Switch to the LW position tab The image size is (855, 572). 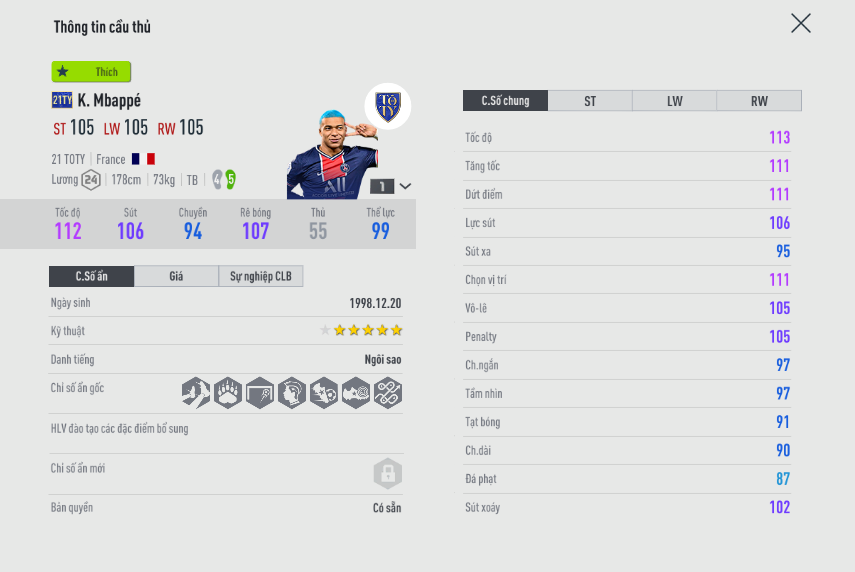(x=674, y=101)
